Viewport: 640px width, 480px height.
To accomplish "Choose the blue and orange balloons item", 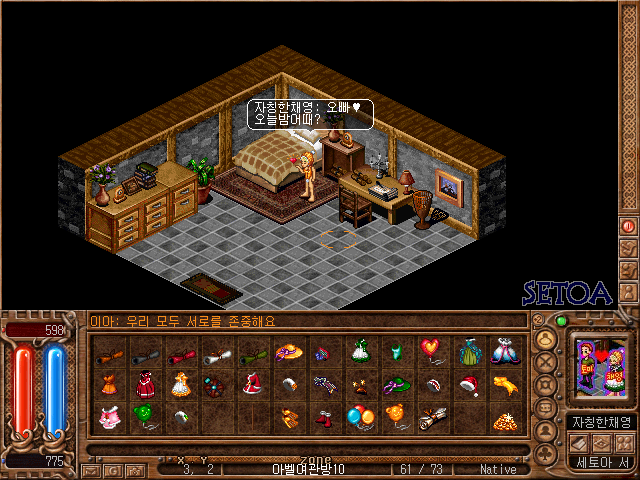I will click(360, 415).
